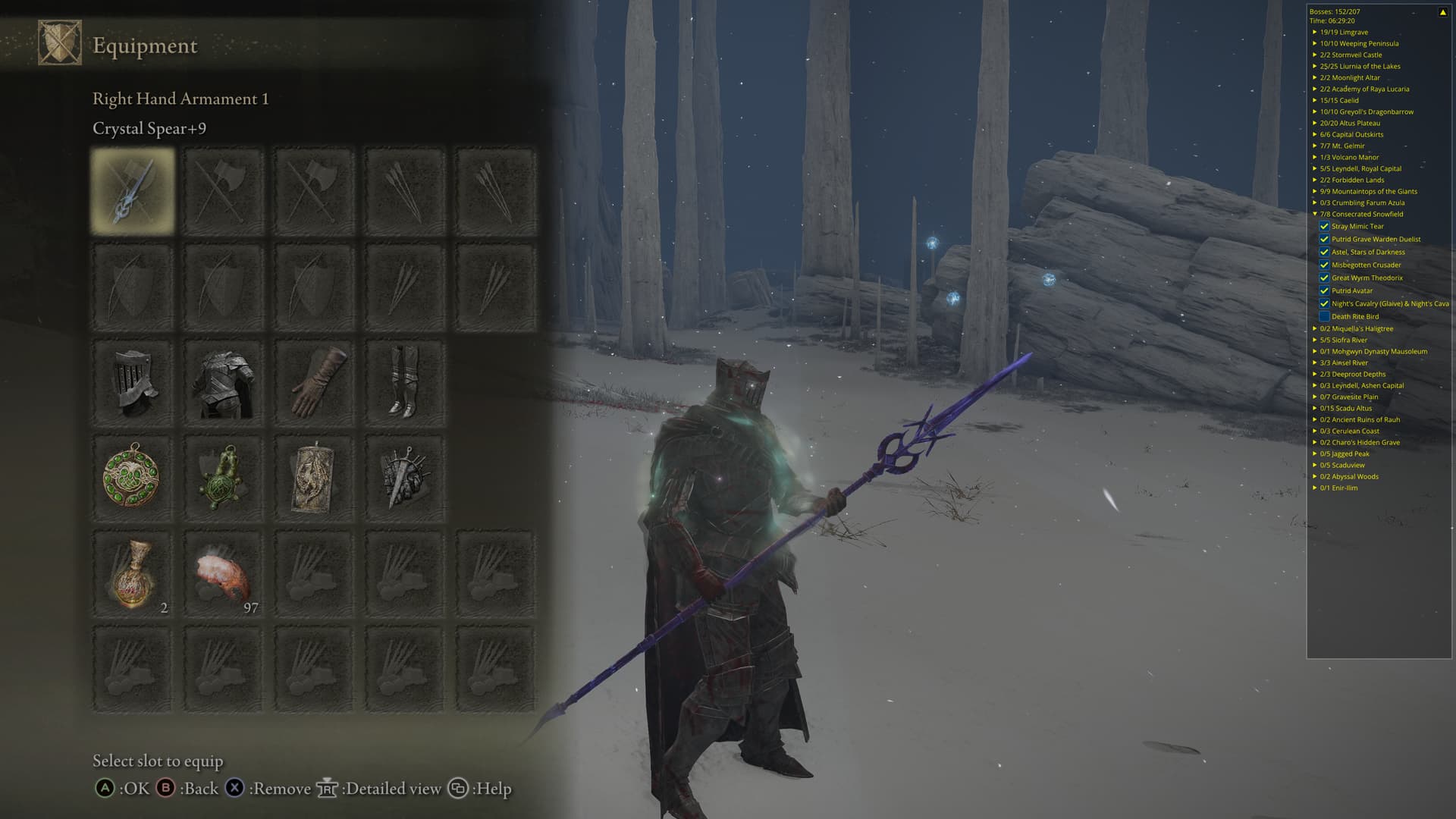The image size is (1456, 819).
Task: Choose the leather gauntlets slot
Action: coord(314,381)
